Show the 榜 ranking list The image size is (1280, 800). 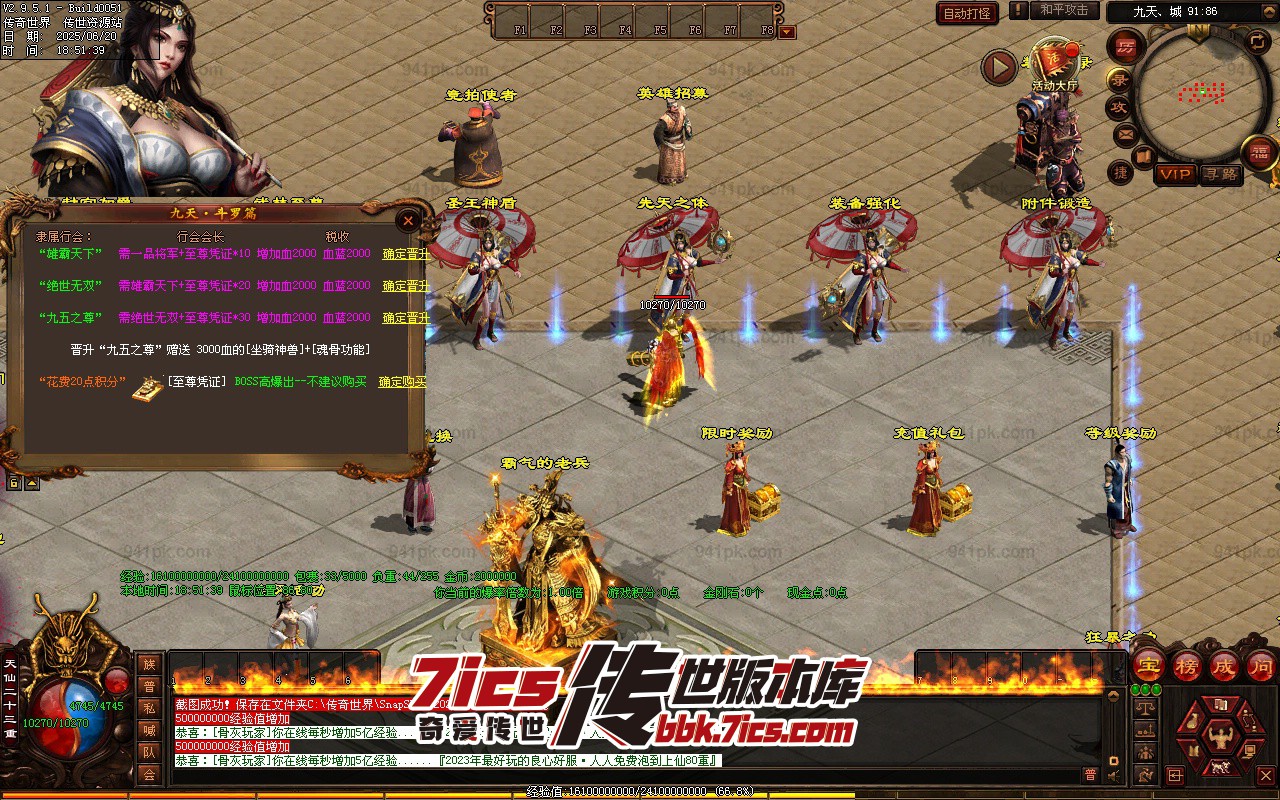pos(1187,665)
